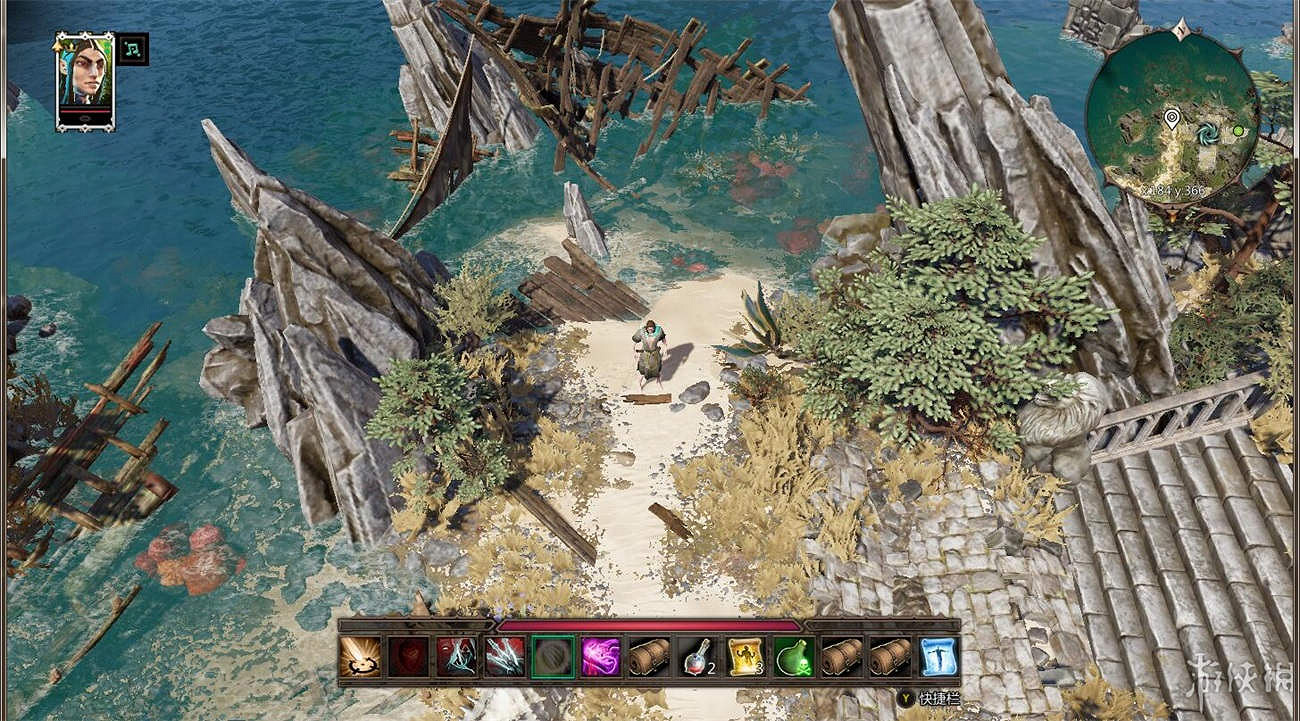Select the teal swirl waypoint on minimap
This screenshot has height=721, width=1300.
[1206, 131]
